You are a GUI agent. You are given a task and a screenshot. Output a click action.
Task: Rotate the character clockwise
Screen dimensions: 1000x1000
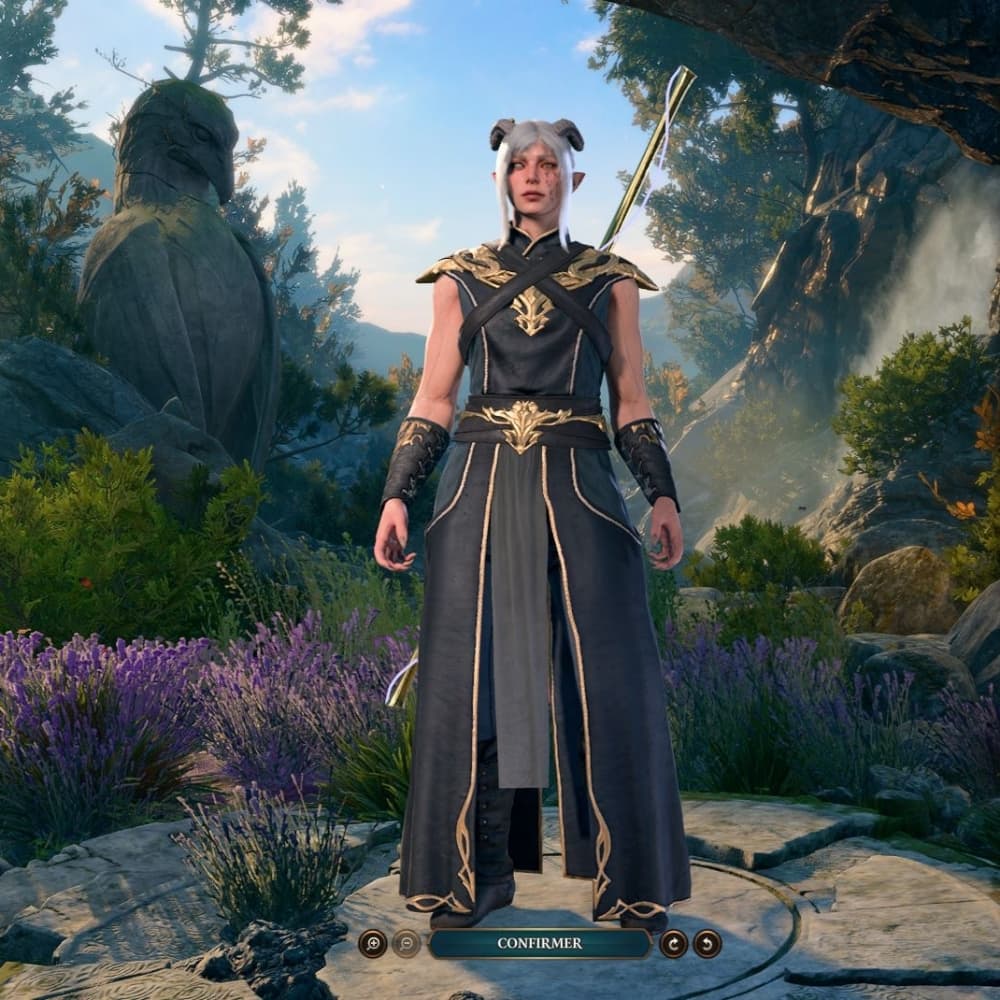pos(673,943)
